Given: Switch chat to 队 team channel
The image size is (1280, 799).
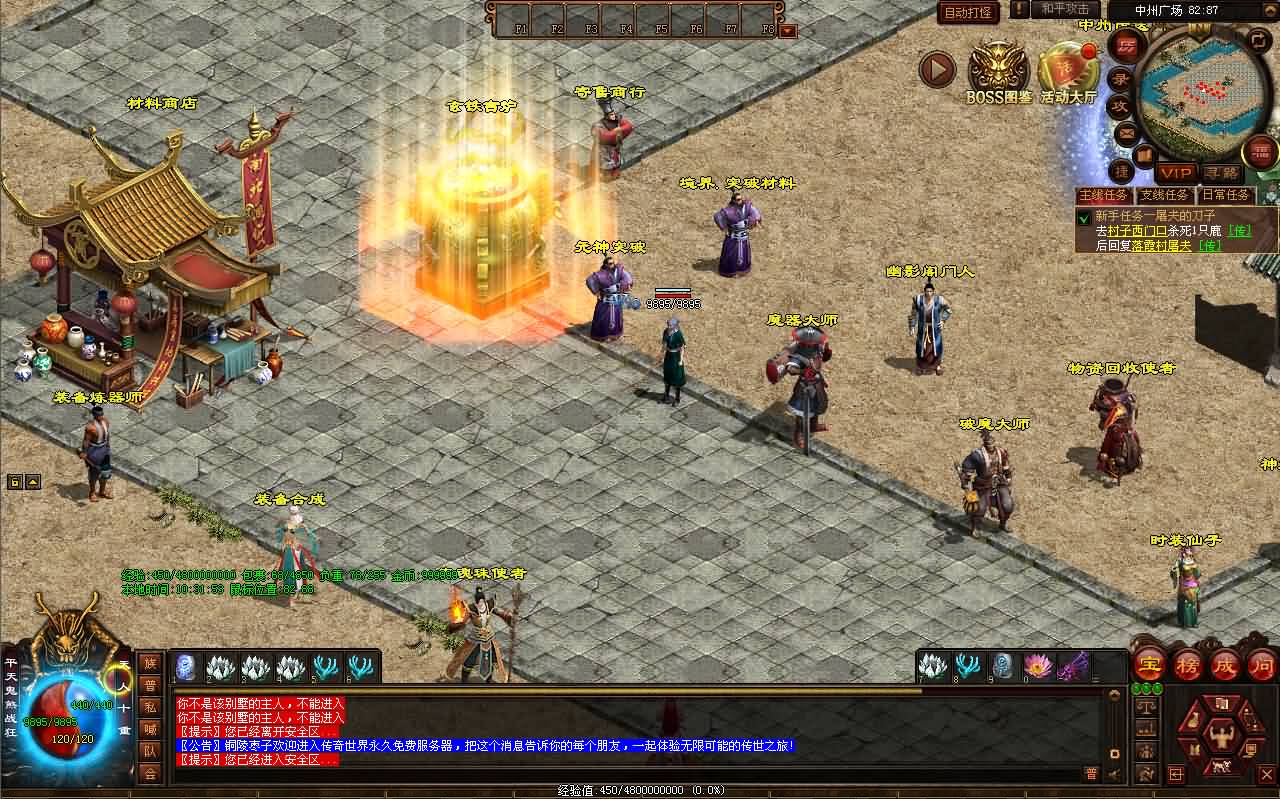Looking at the screenshot, I should coord(151,752).
